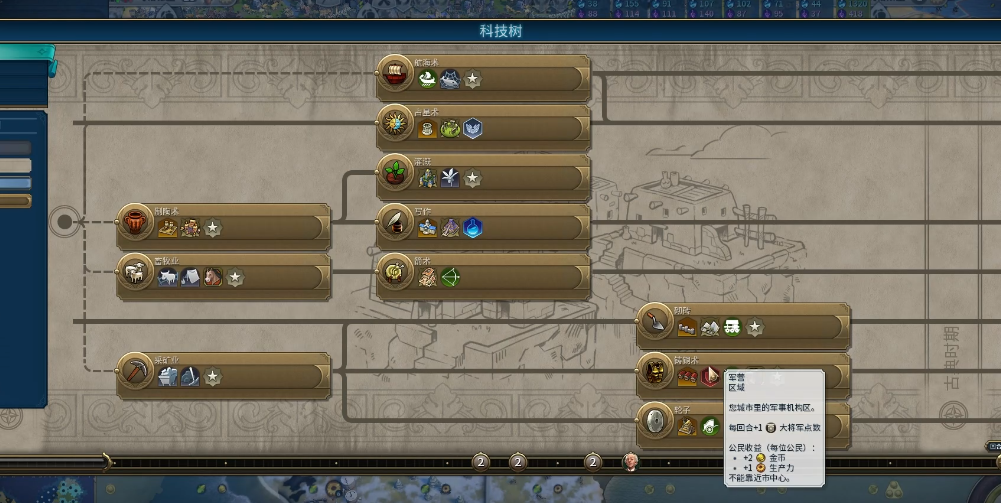Screen dimensions: 1001x503
Task: Click the blue flask Campus icon under Writing
Action: (473, 228)
